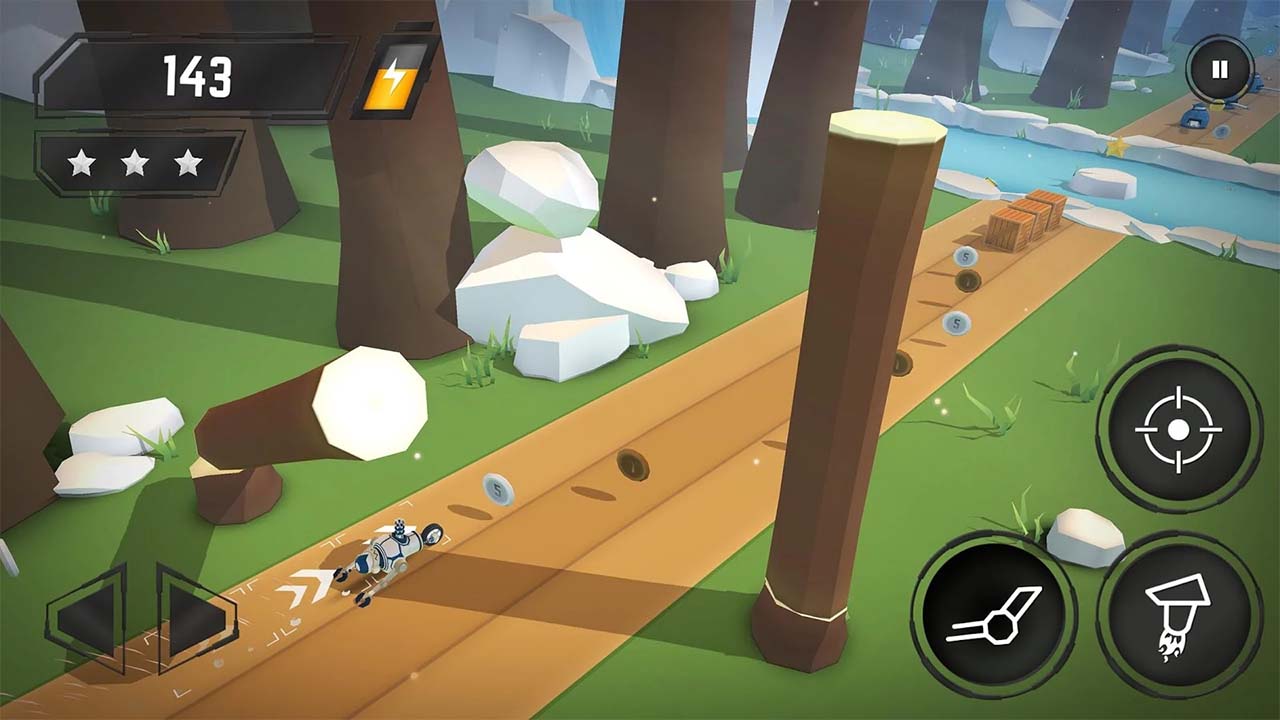Tap the enemy vehicle on the far path
Screen dimensions: 1280x720
1194,117
